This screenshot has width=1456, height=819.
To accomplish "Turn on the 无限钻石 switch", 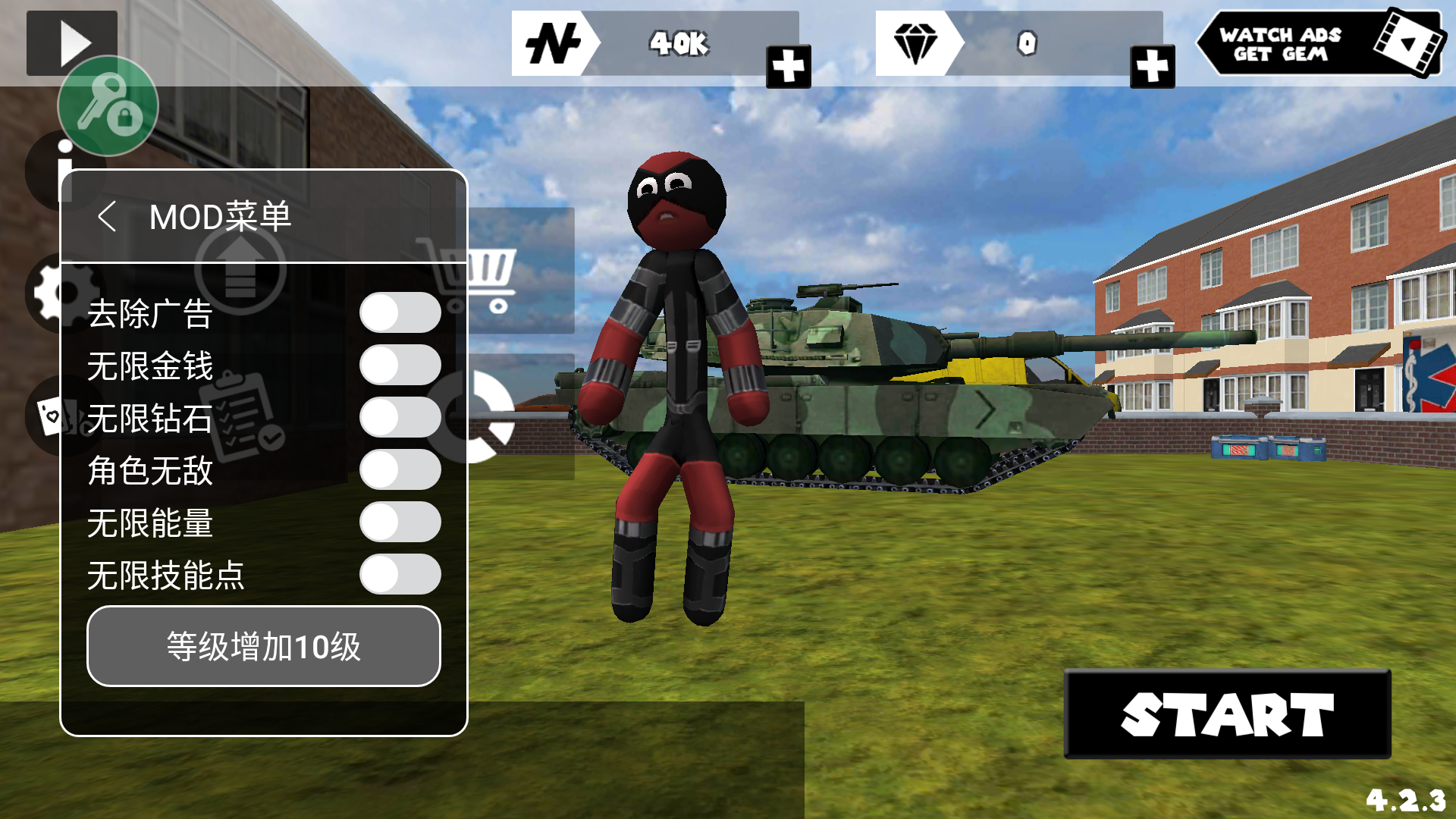I will coord(400,418).
